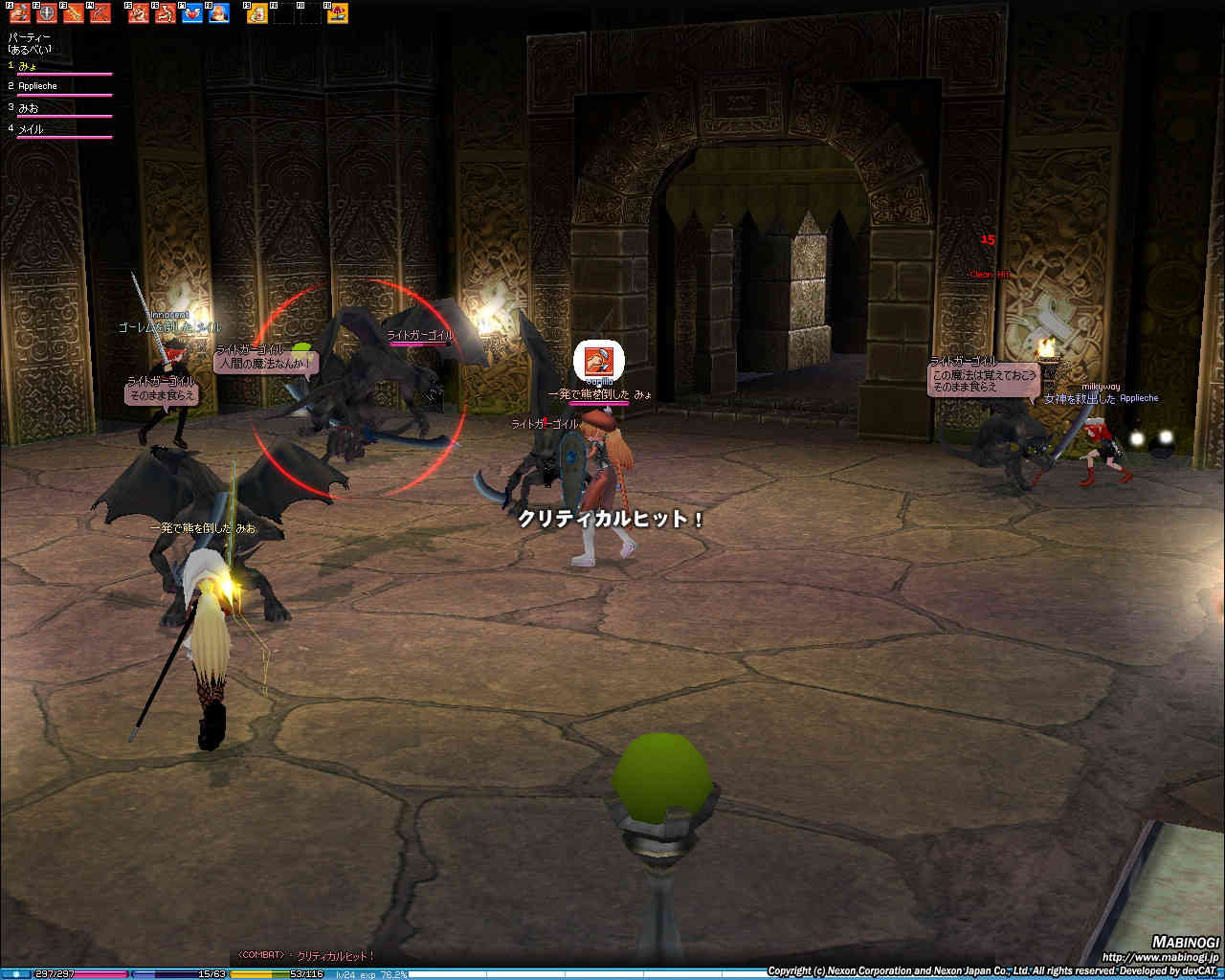Select party member Applieche in the list

pyautogui.click(x=38, y=86)
